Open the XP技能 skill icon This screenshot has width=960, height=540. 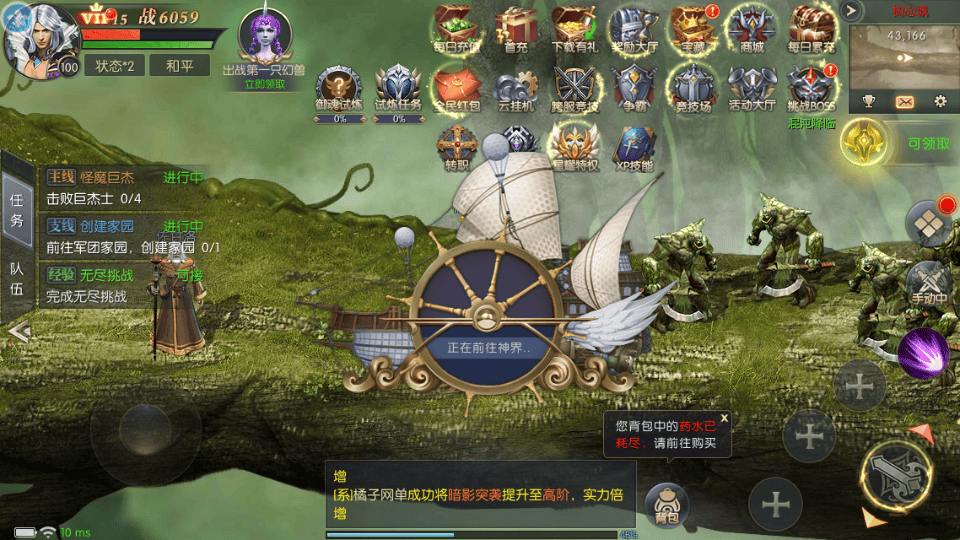(633, 148)
